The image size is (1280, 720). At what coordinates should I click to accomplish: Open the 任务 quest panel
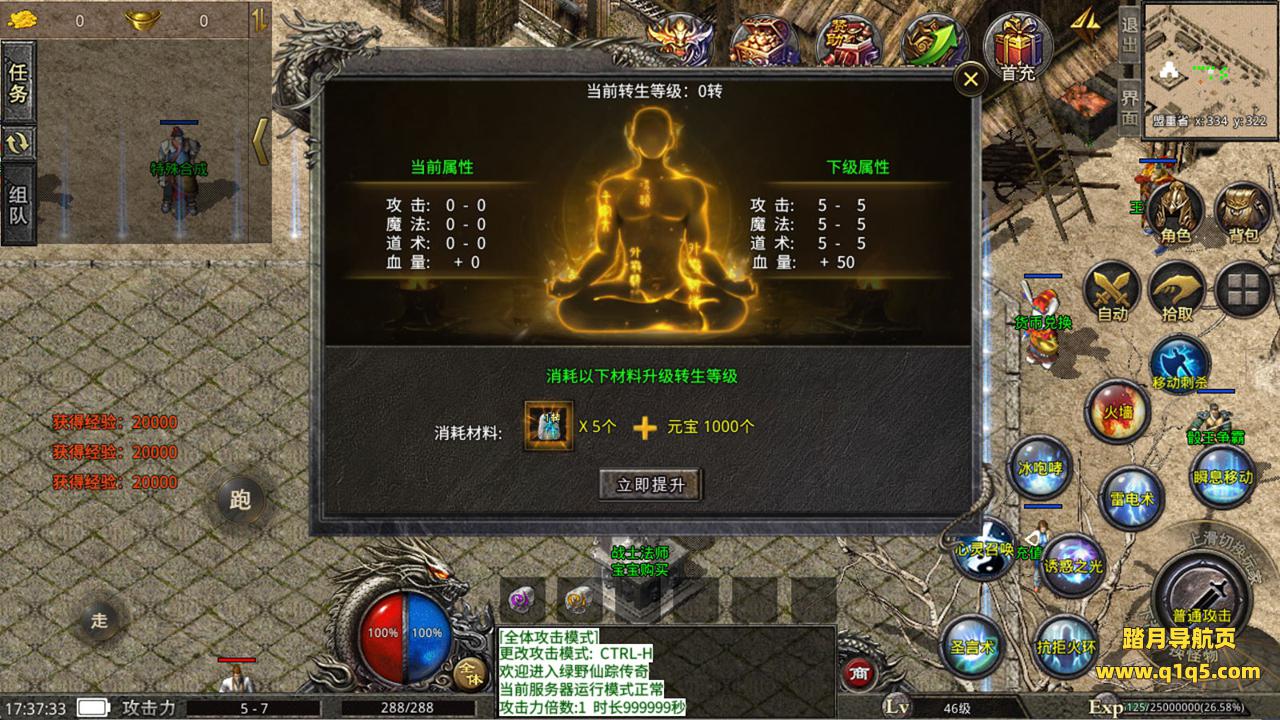(18, 83)
